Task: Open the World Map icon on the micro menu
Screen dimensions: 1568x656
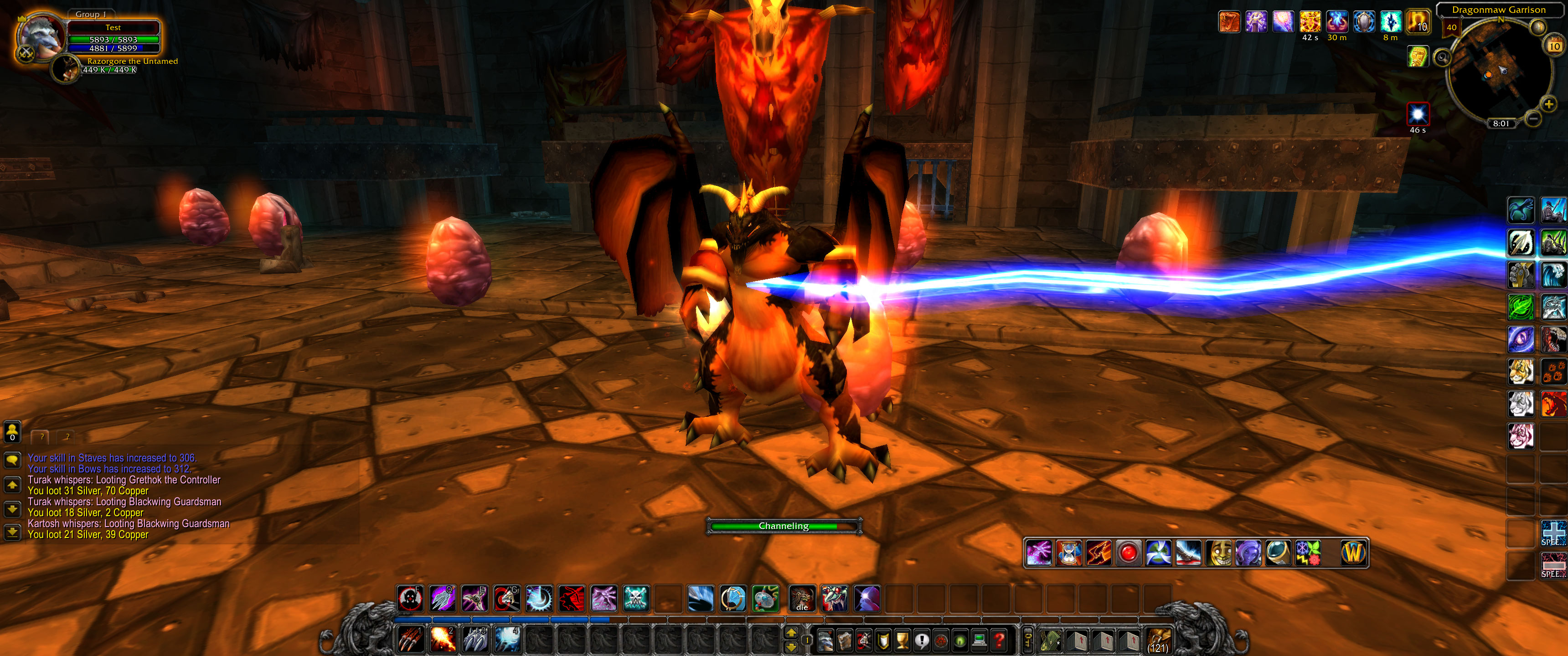Action: click(845, 641)
